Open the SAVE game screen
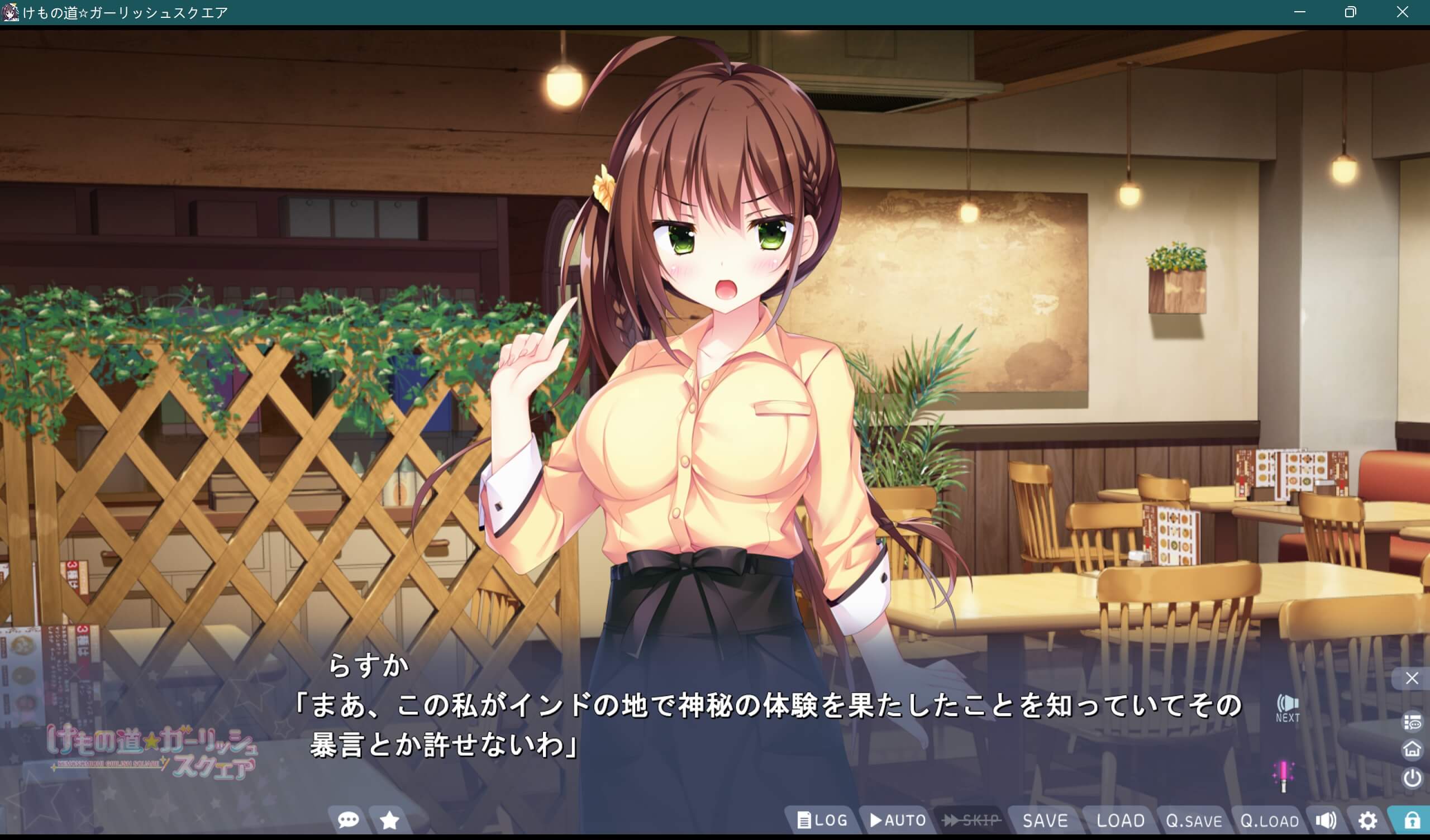The width and height of the screenshot is (1430, 840). [x=1045, y=820]
